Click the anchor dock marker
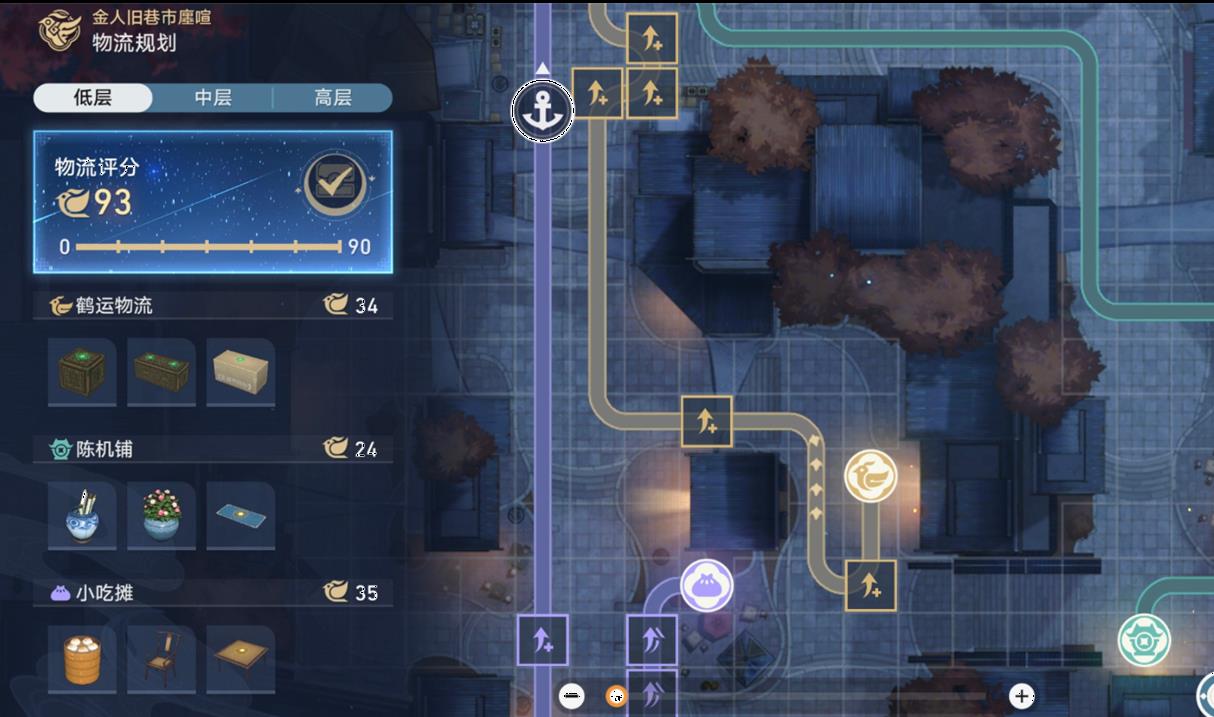1214x717 pixels. pyautogui.click(x=543, y=110)
